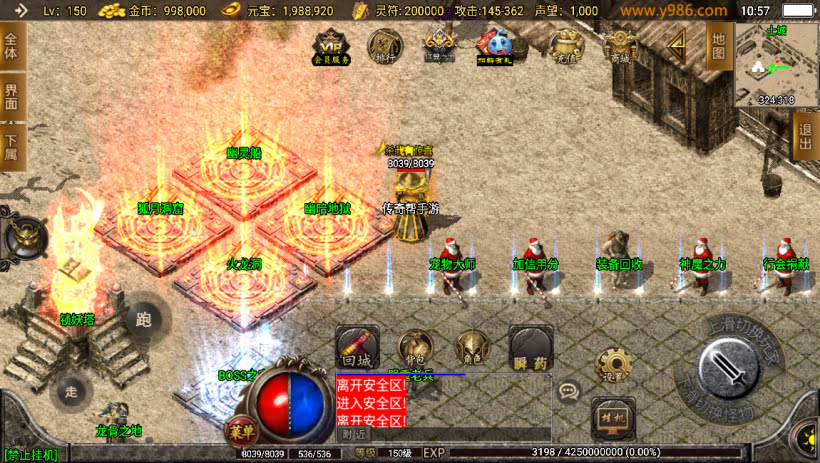Open the blue slime gift icon
The width and height of the screenshot is (820, 463).
pyautogui.click(x=493, y=45)
